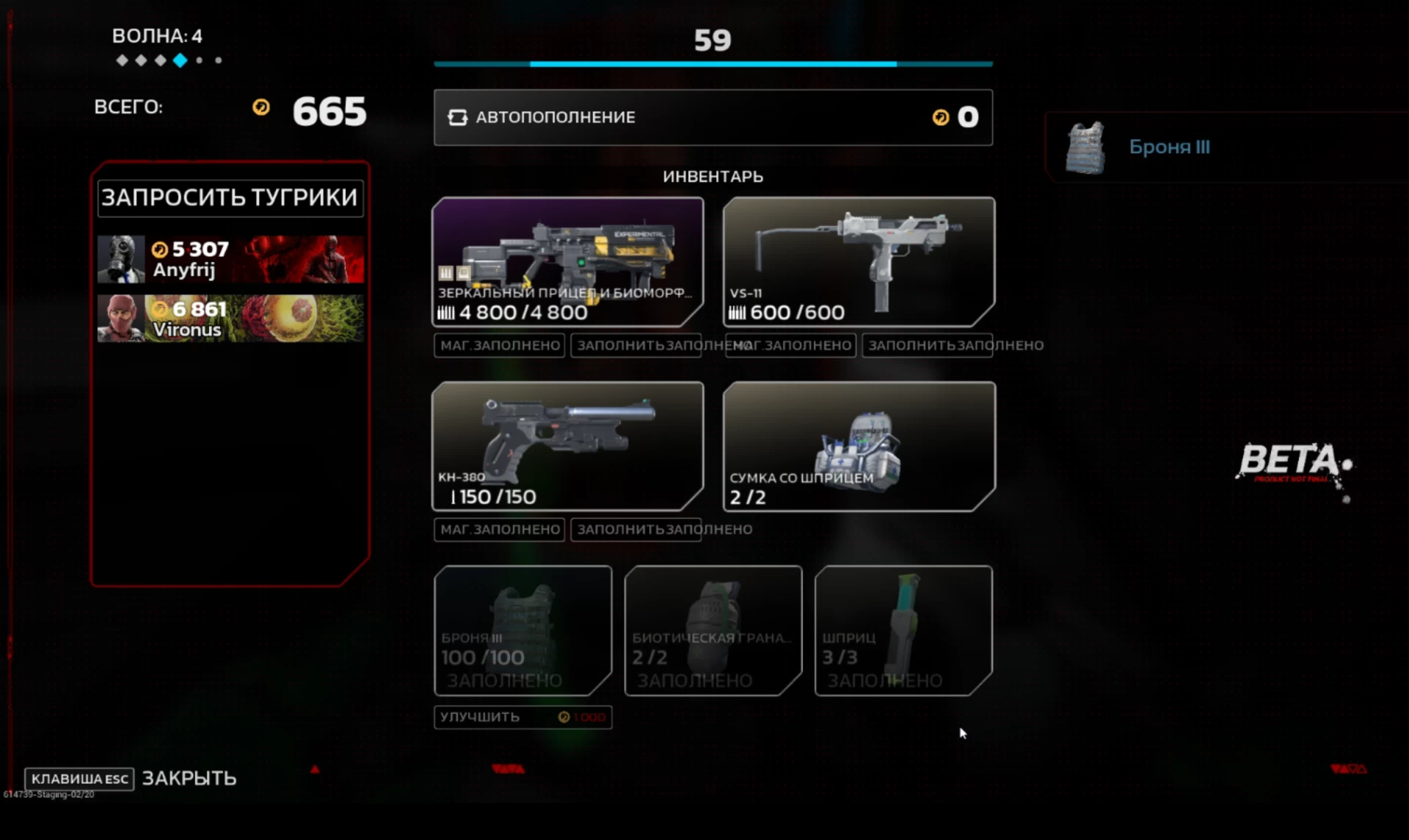Select the Броня III armor slot
This screenshot has height=840, width=1409.
pos(523,630)
